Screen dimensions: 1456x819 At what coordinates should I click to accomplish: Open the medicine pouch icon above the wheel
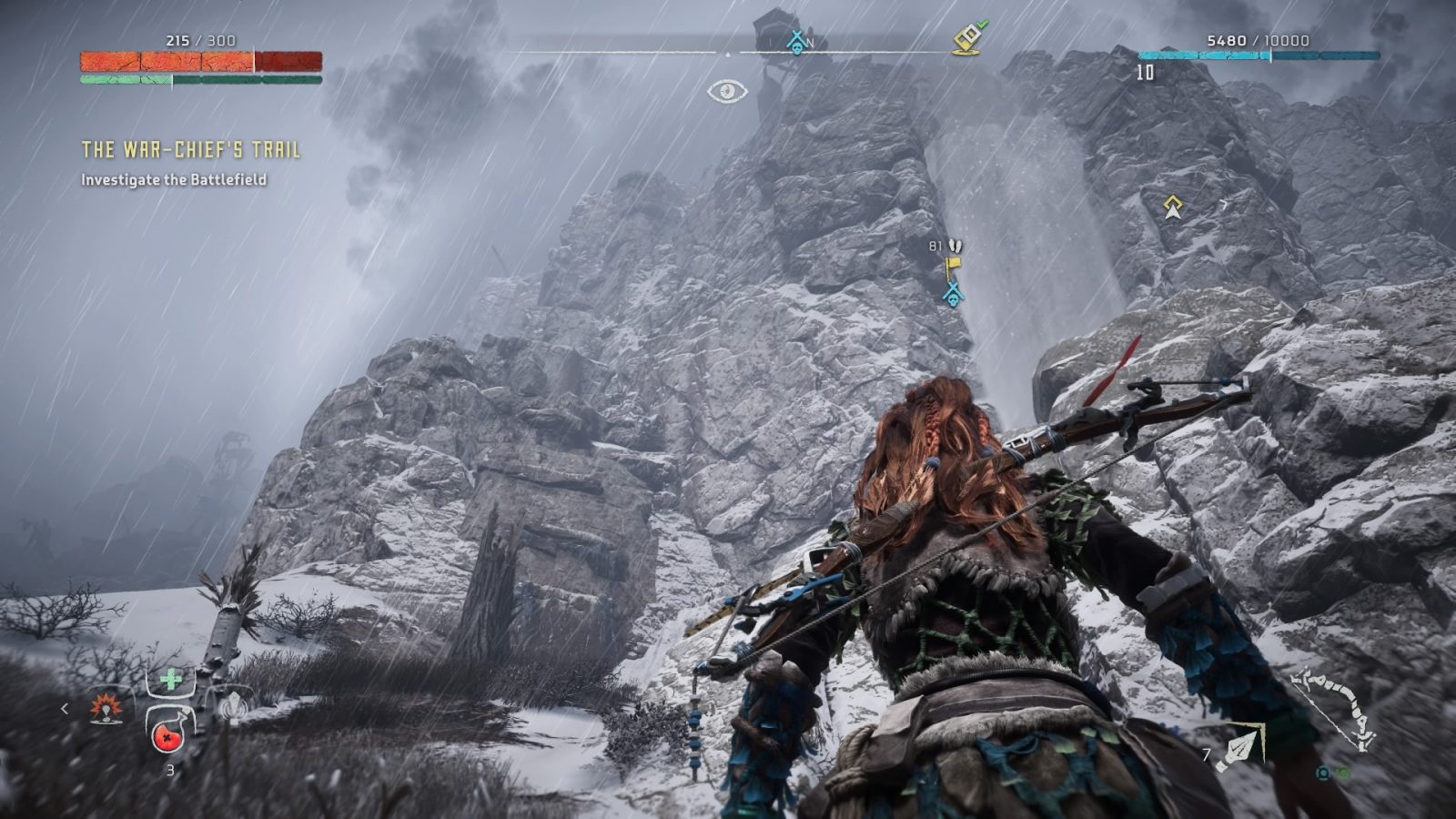pos(170,678)
